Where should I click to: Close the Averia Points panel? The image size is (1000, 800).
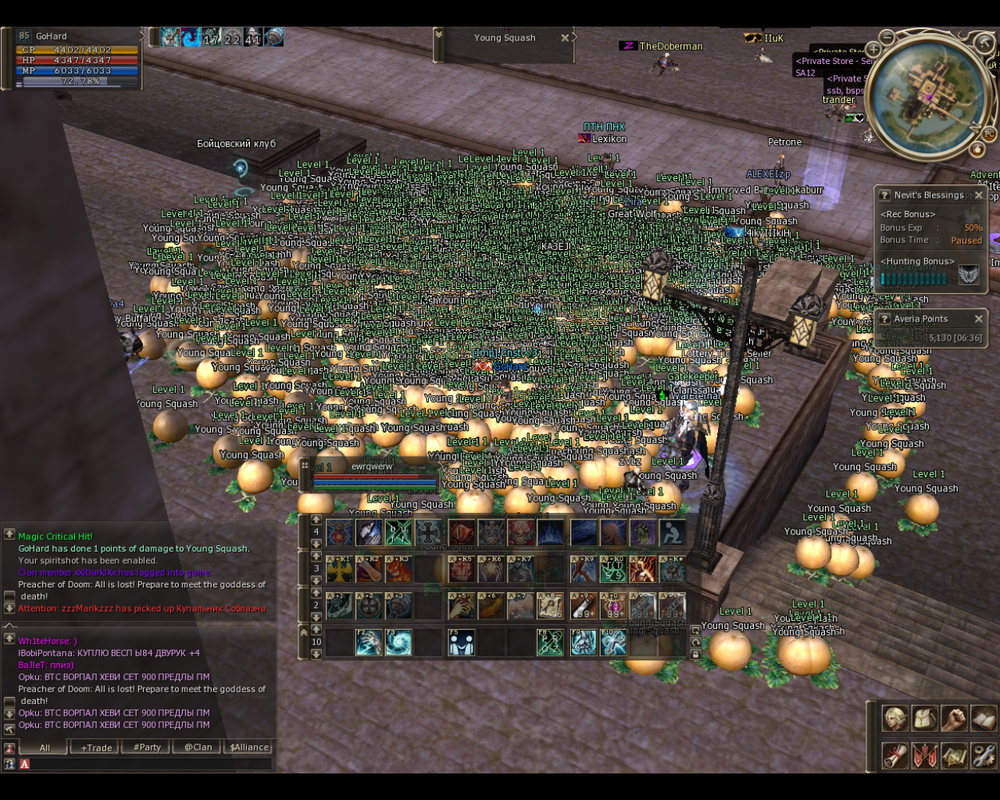(979, 319)
